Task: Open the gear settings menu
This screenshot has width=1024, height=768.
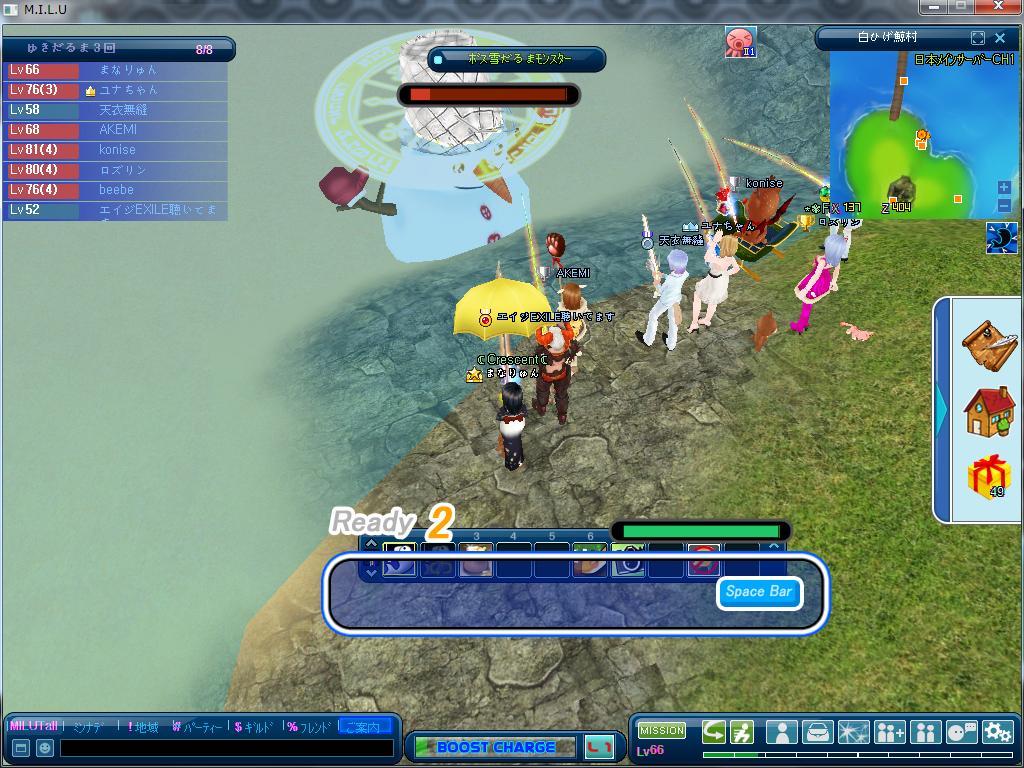Action: (x=997, y=733)
